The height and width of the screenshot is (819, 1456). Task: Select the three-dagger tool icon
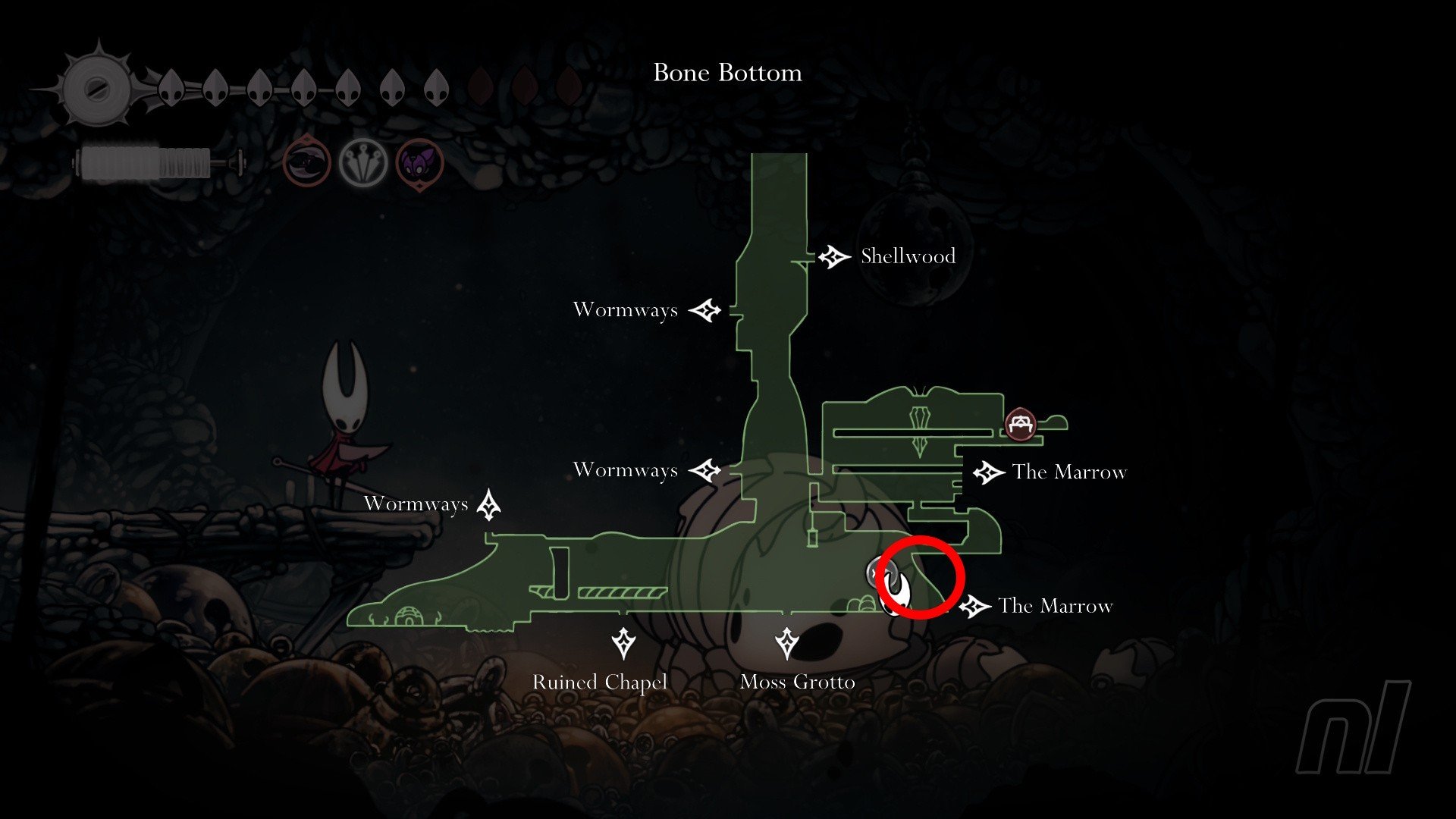tap(363, 163)
